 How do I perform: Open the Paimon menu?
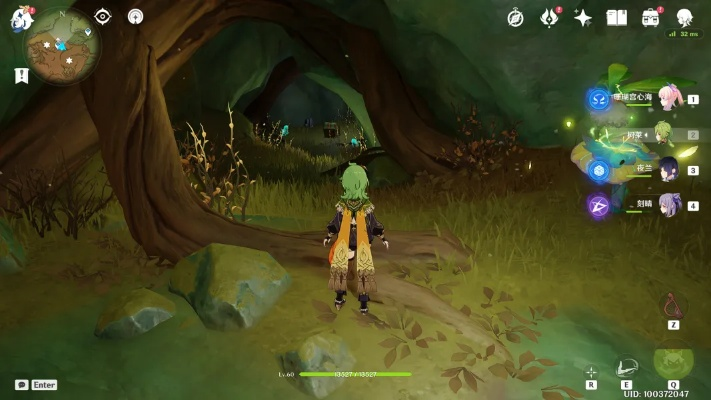click(x=22, y=18)
